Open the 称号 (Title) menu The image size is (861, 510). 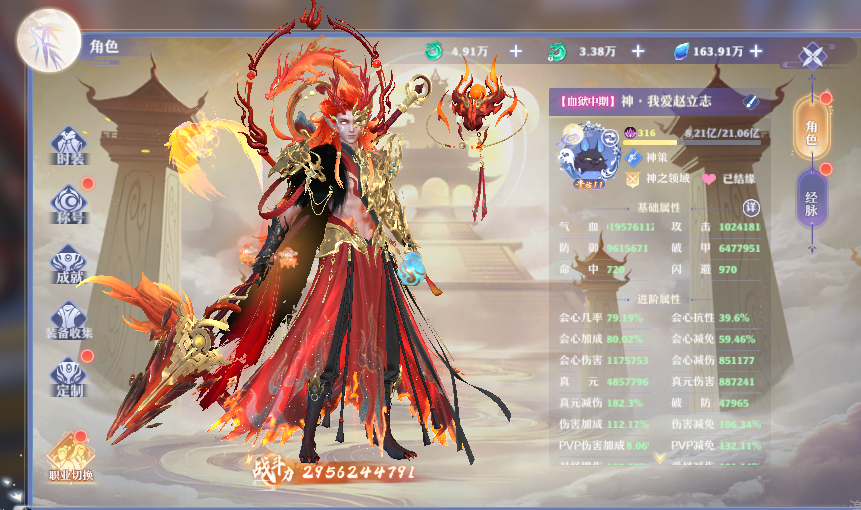tap(69, 204)
